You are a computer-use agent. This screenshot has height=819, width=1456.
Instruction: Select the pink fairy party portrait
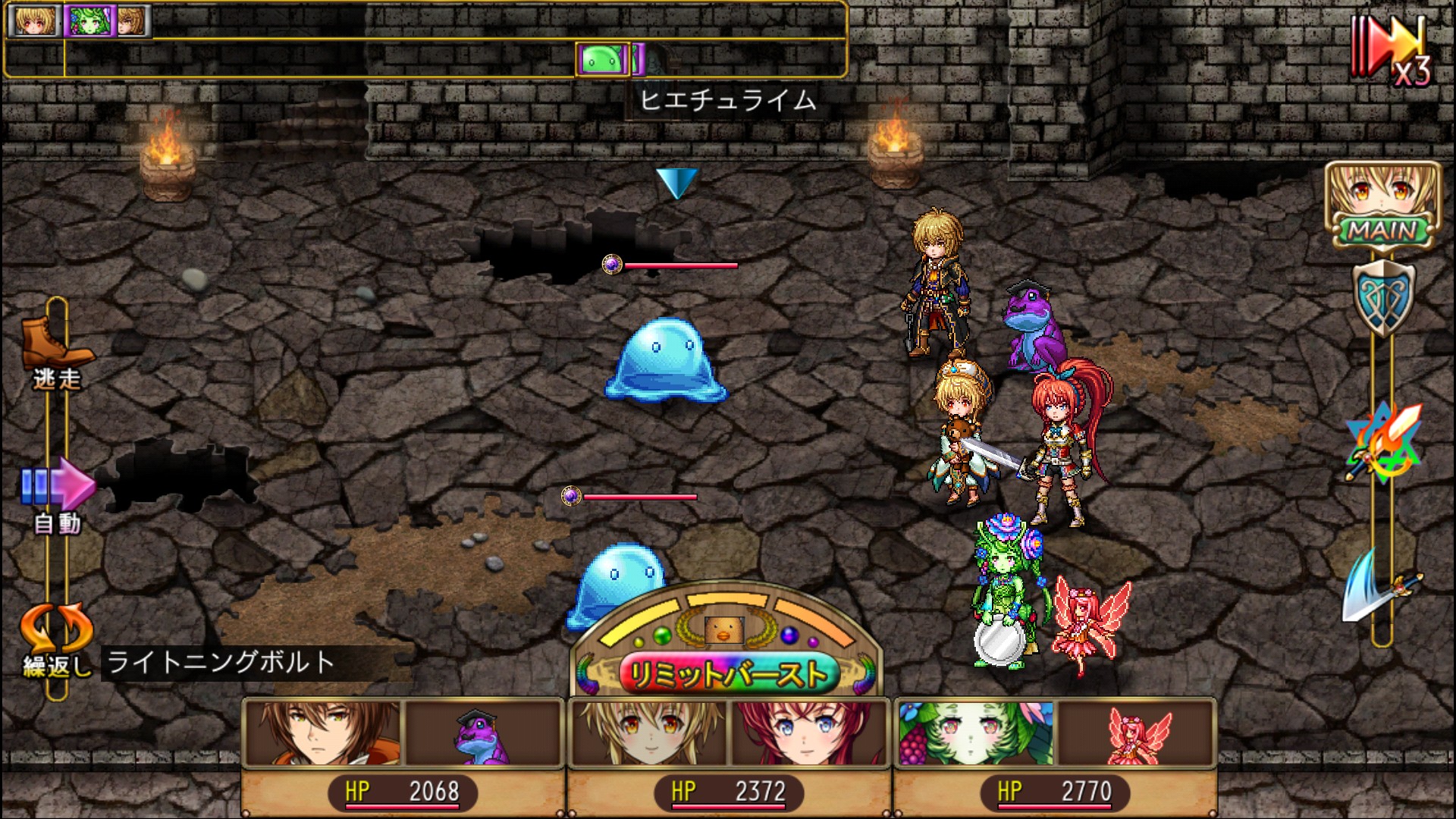1137,733
